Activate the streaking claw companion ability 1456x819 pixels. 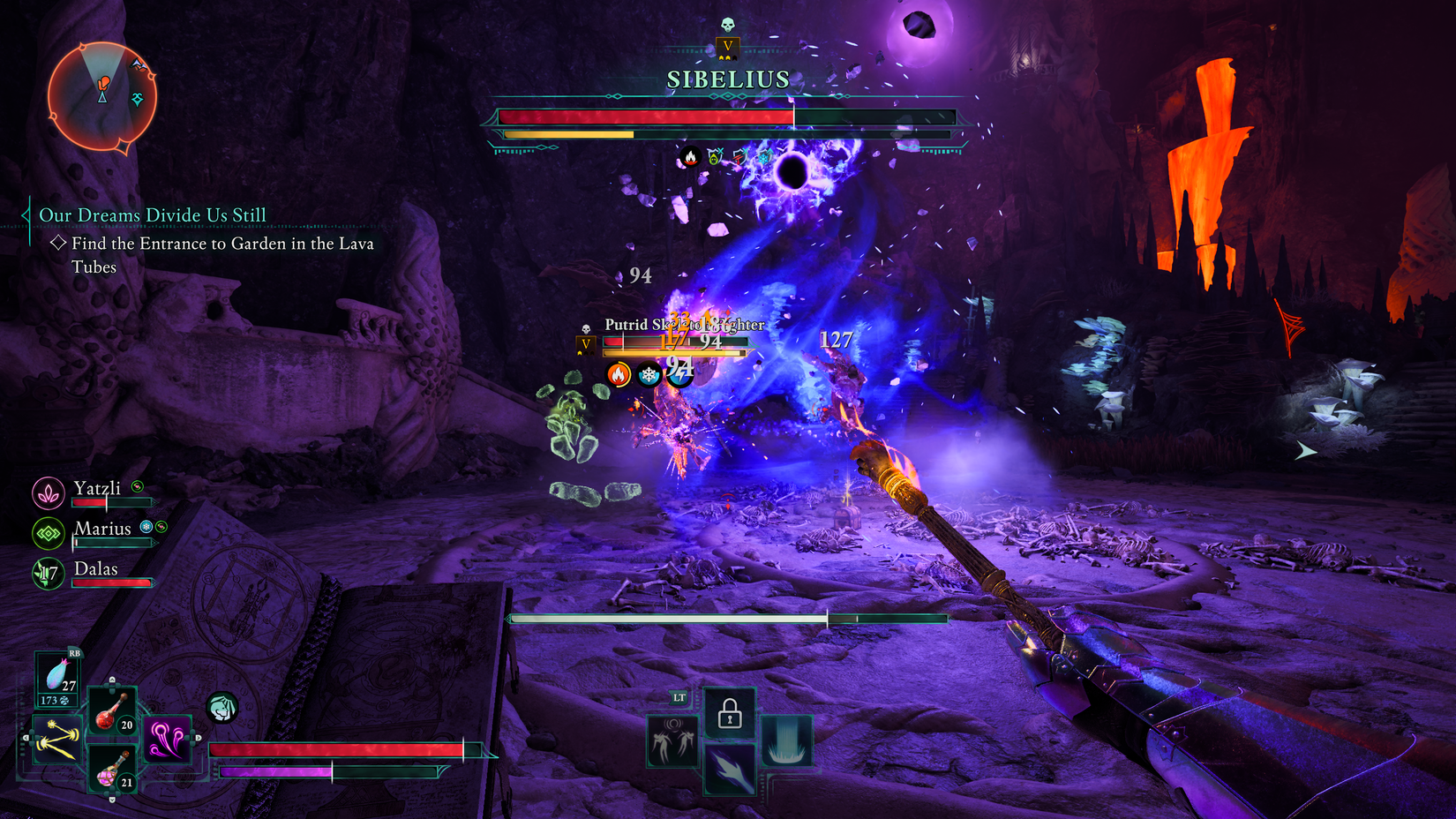(x=729, y=769)
